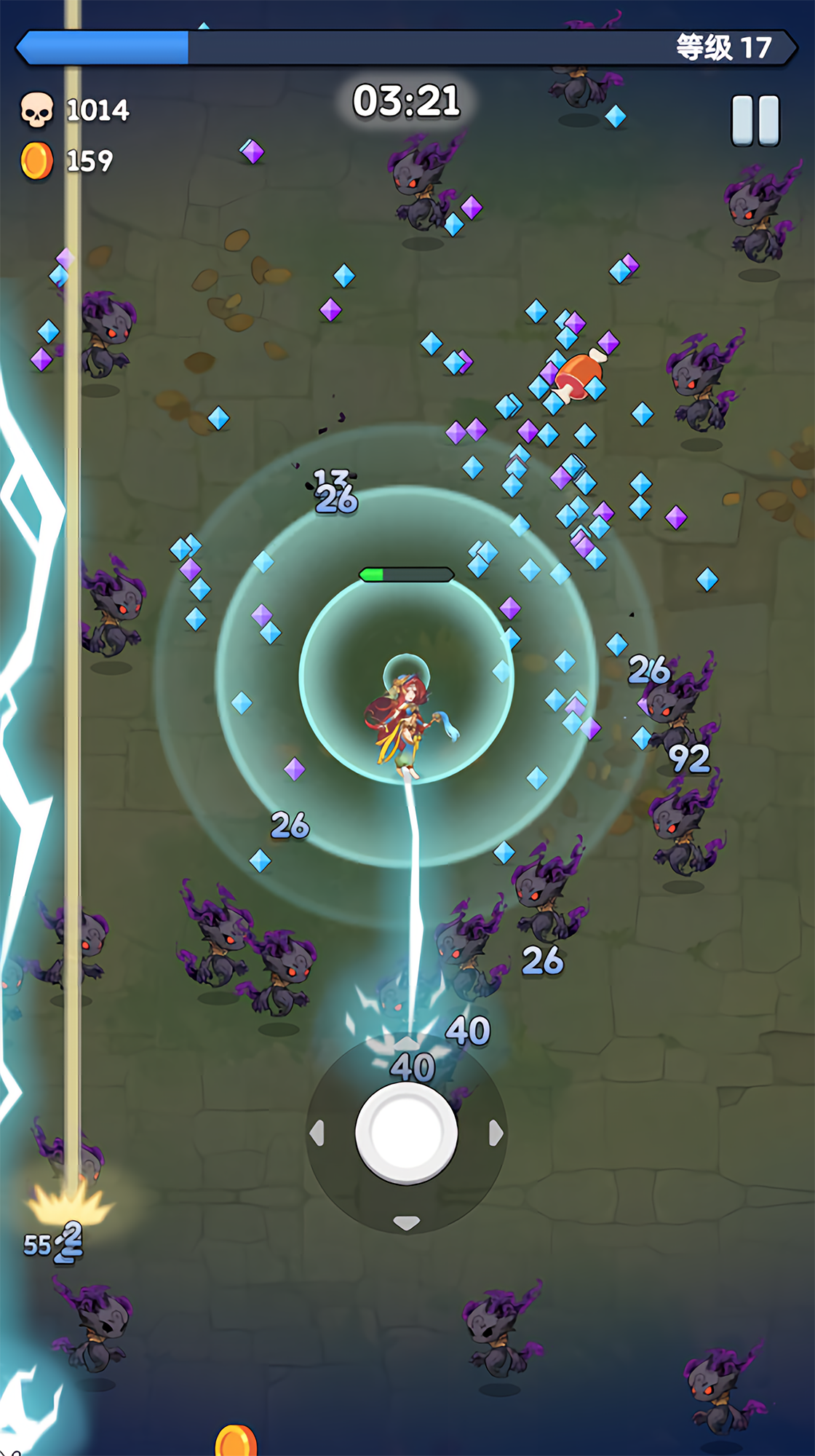This screenshot has width=815, height=1456.
Task: Pause the game
Action: (755, 120)
